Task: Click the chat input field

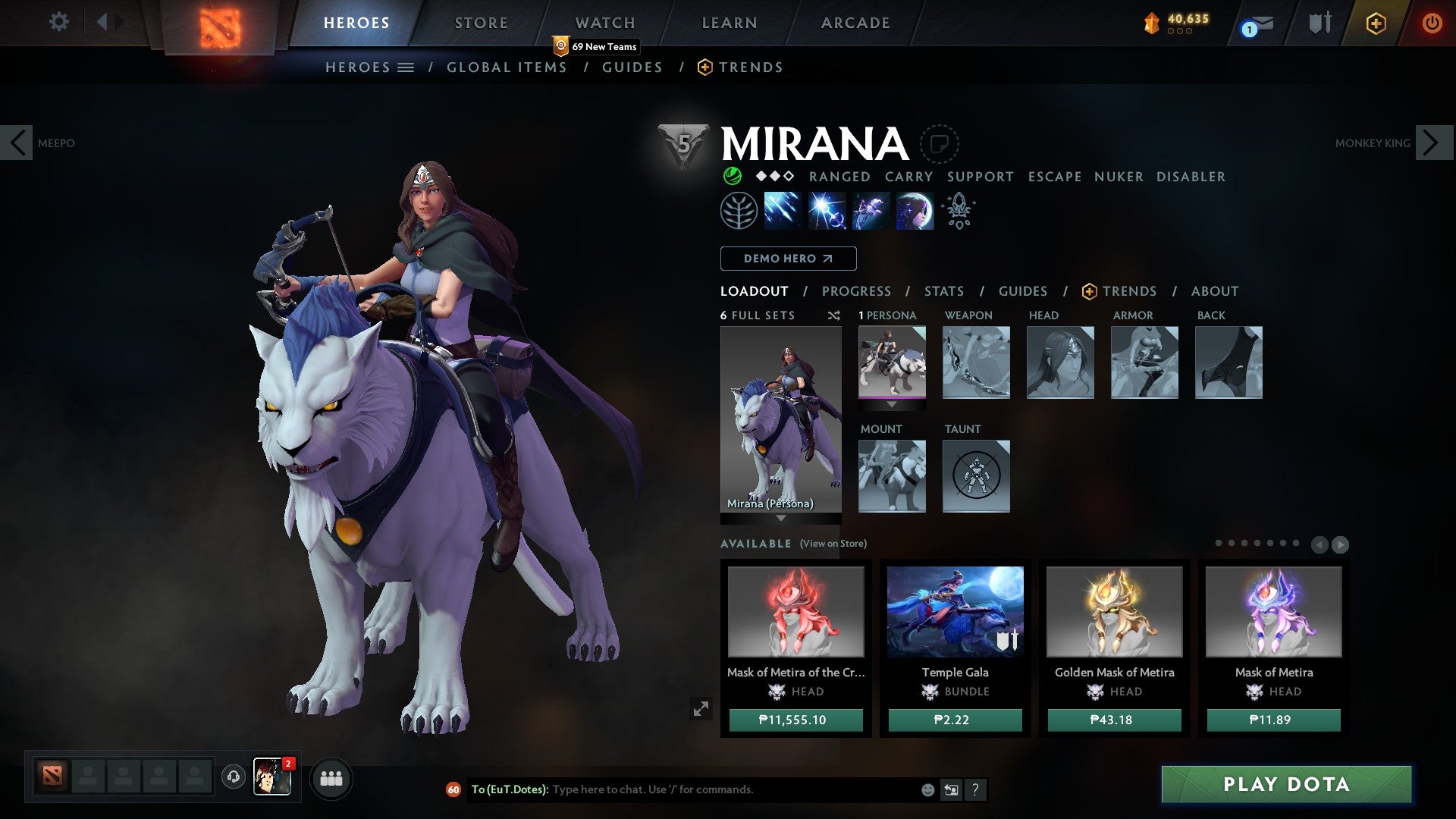Action: click(x=728, y=789)
